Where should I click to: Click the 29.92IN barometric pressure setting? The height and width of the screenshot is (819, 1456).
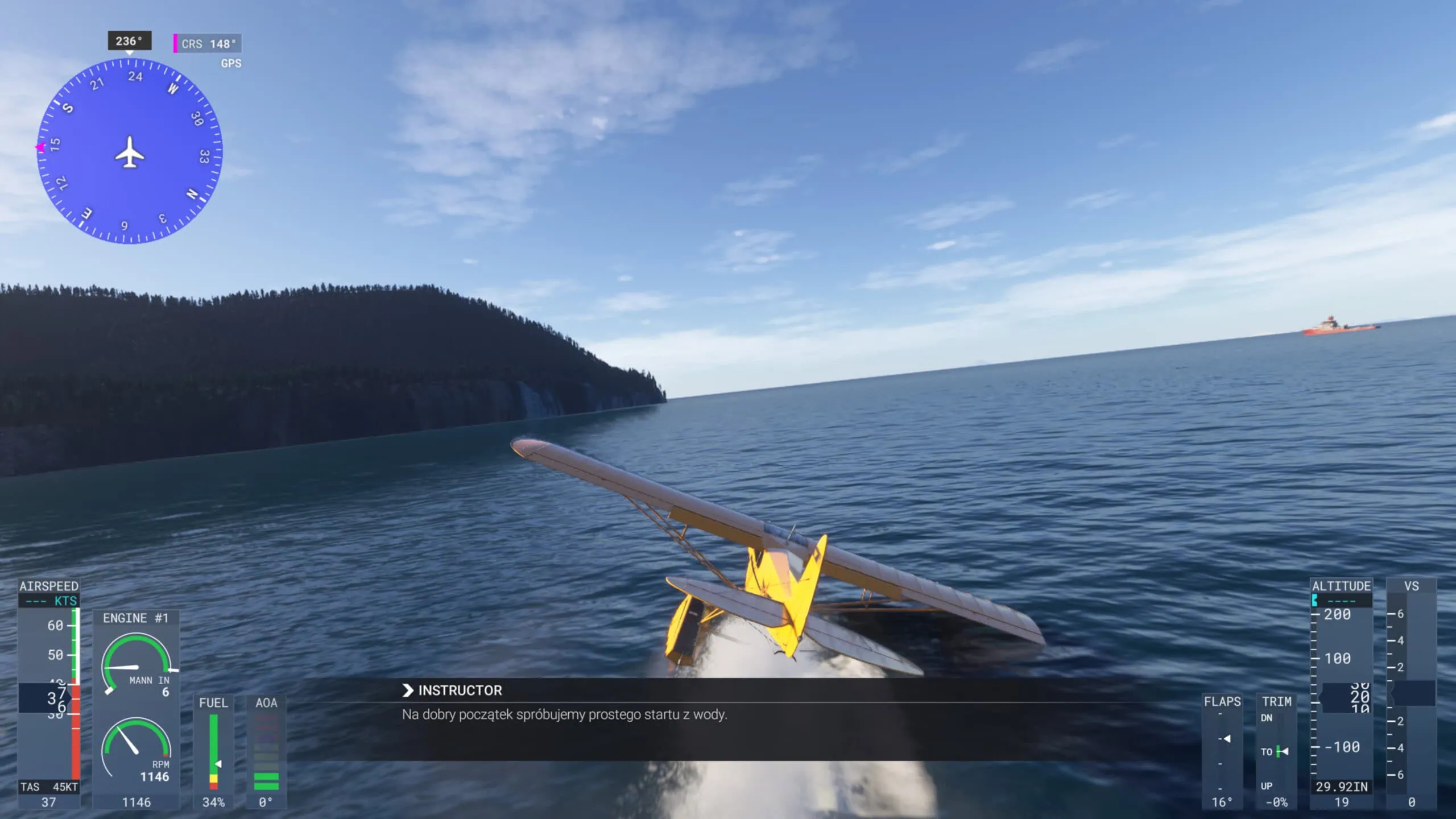pyautogui.click(x=1342, y=788)
